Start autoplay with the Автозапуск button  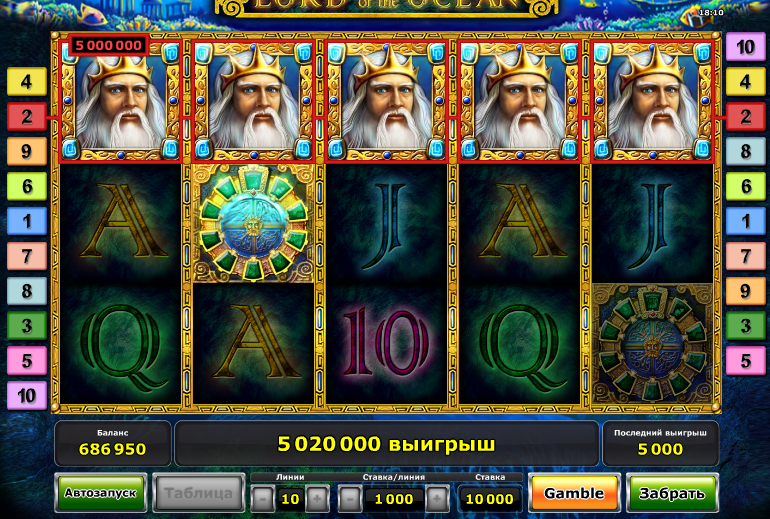pos(101,493)
